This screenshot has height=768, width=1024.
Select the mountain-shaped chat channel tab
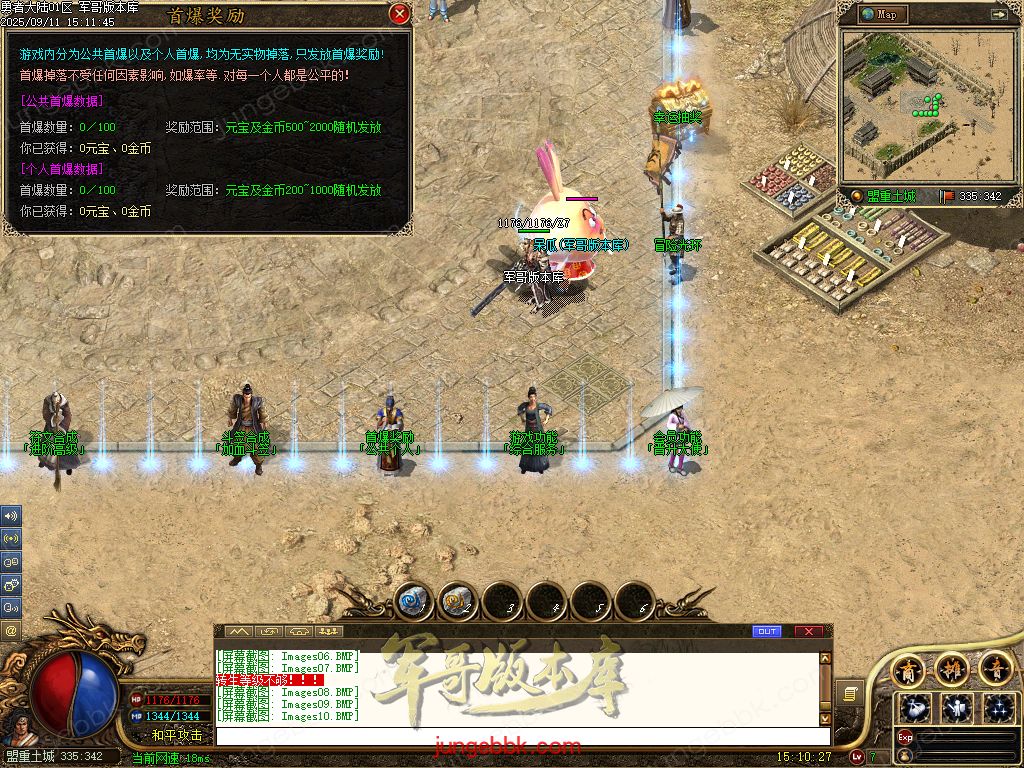point(238,632)
